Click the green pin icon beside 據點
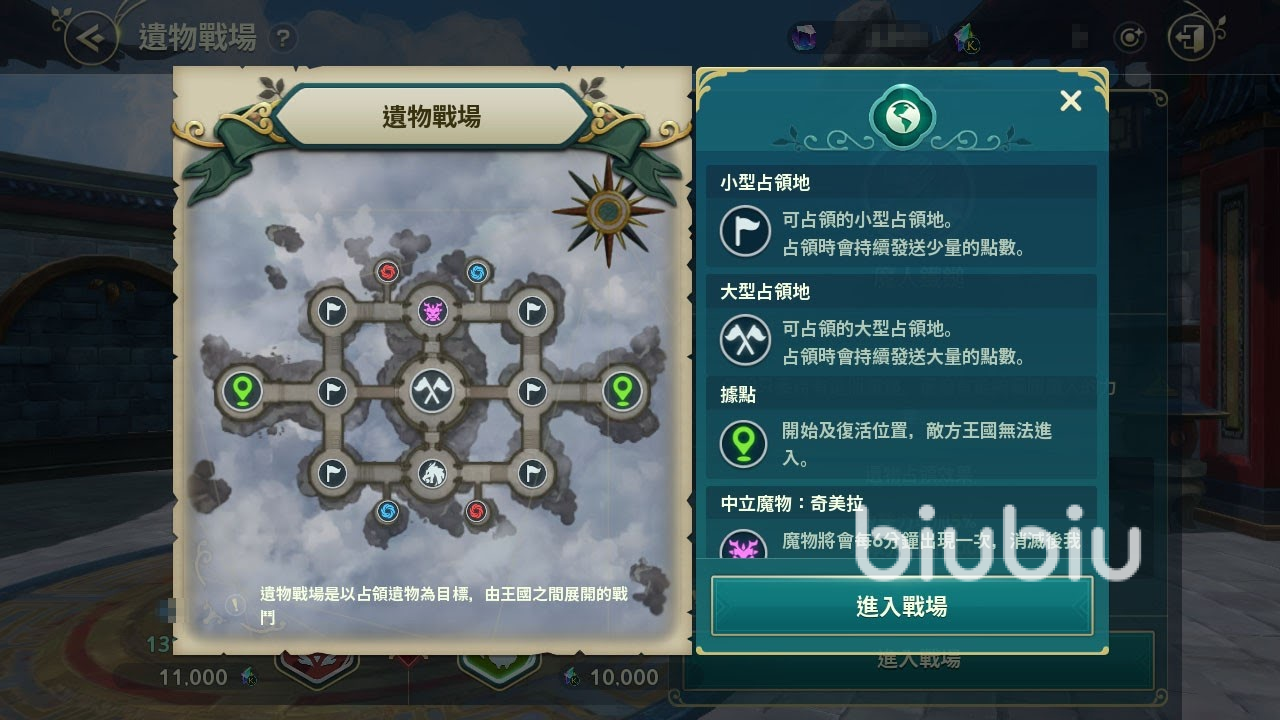The width and height of the screenshot is (1280, 720). click(744, 444)
